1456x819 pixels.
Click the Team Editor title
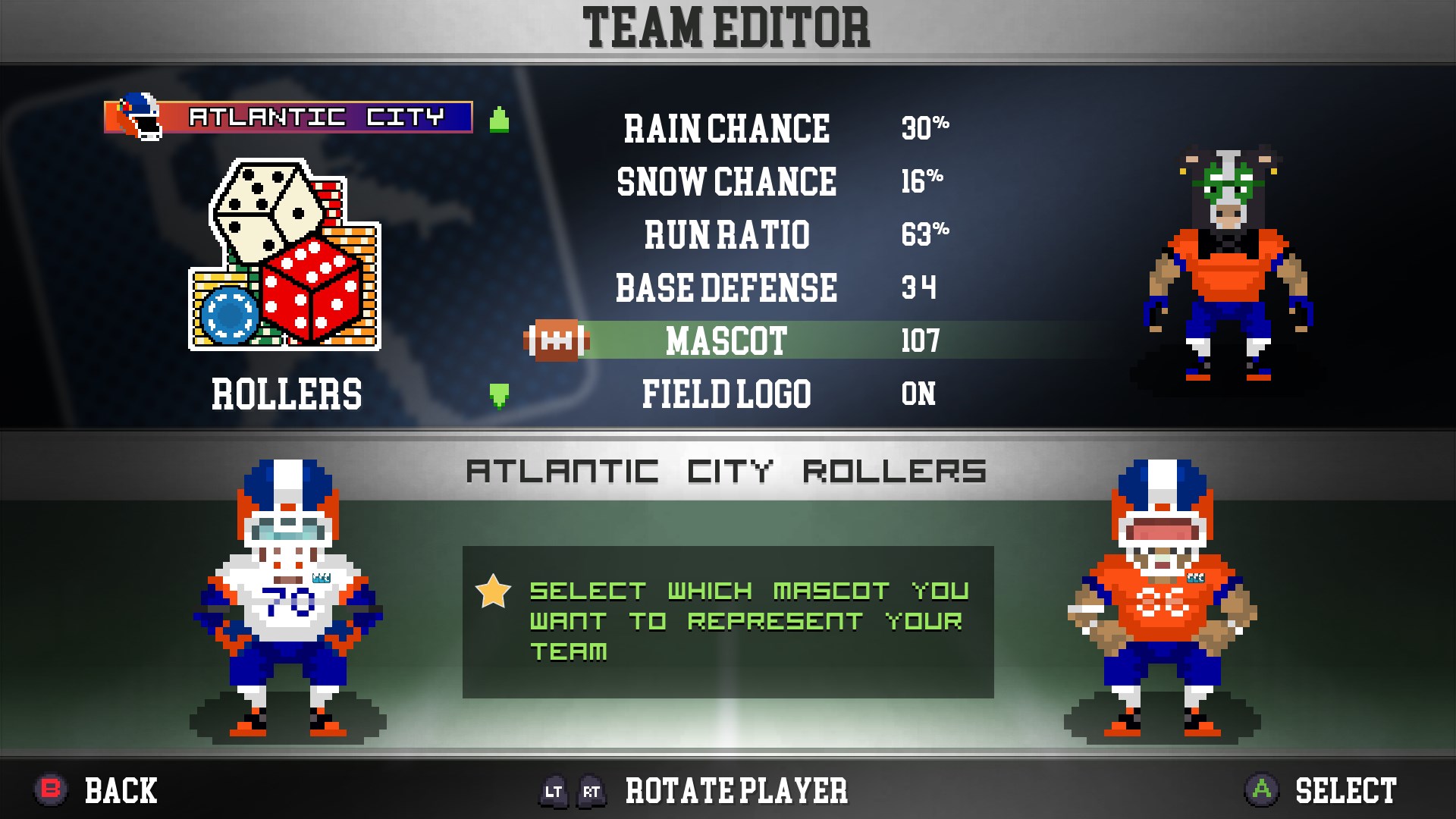(728, 25)
